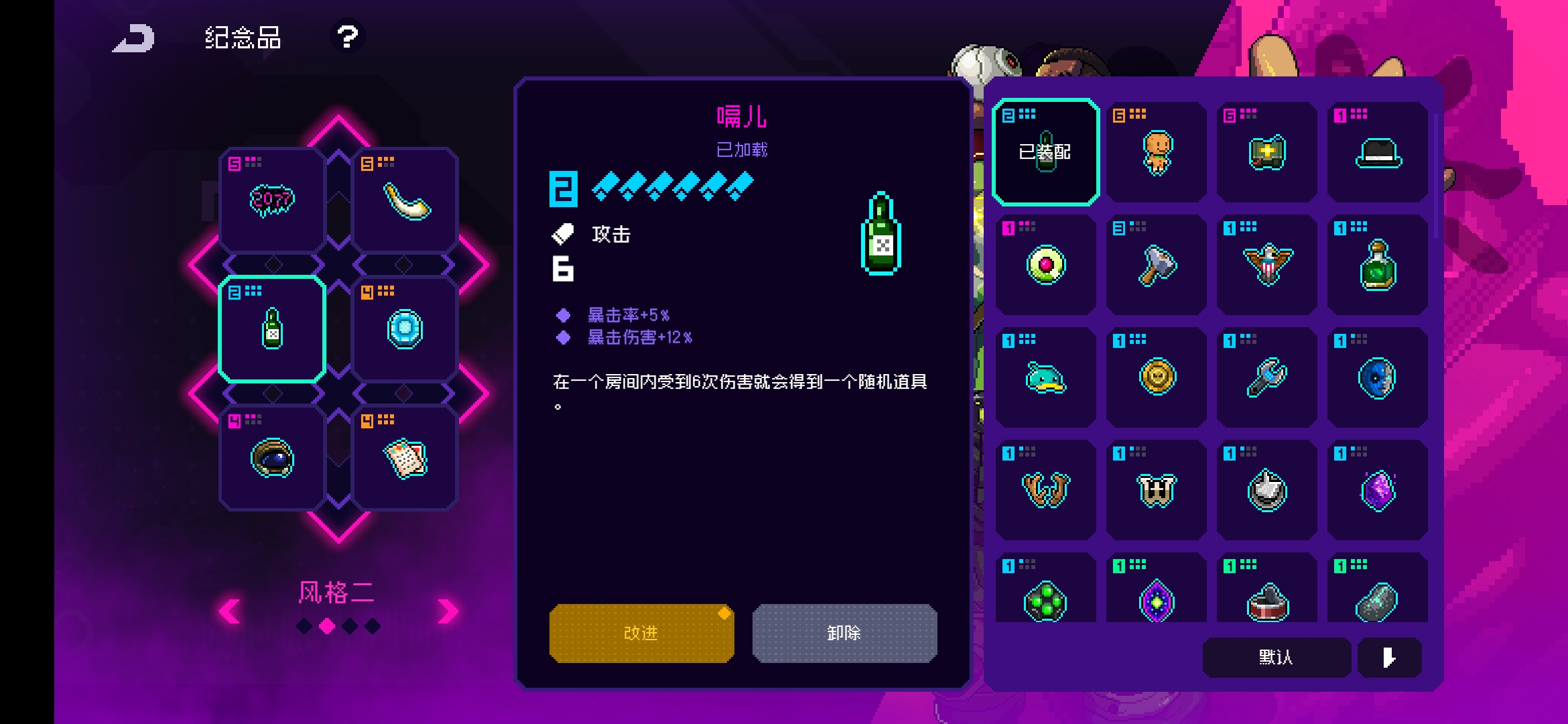Go back with the return arrow
1568x724 pixels.
(x=134, y=38)
